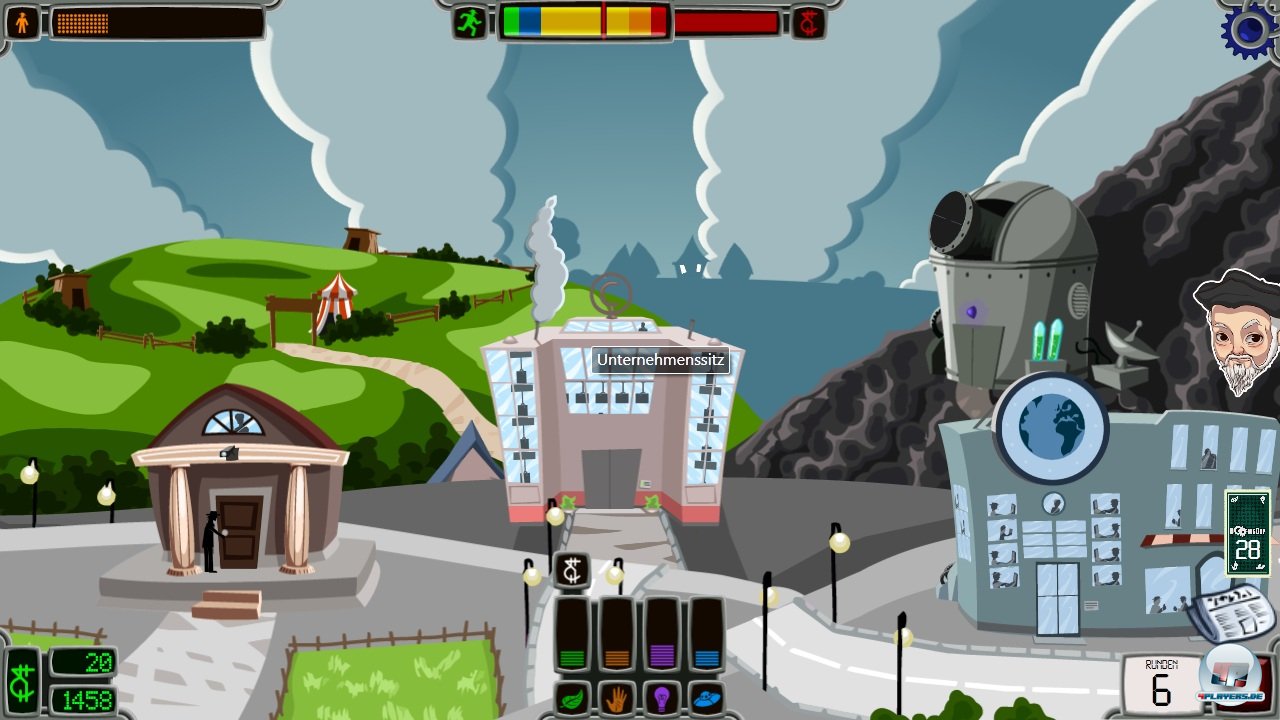Image resolution: width=1280 pixels, height=720 pixels.
Task: Enter the Unternehmenssitz building
Action: (611, 430)
